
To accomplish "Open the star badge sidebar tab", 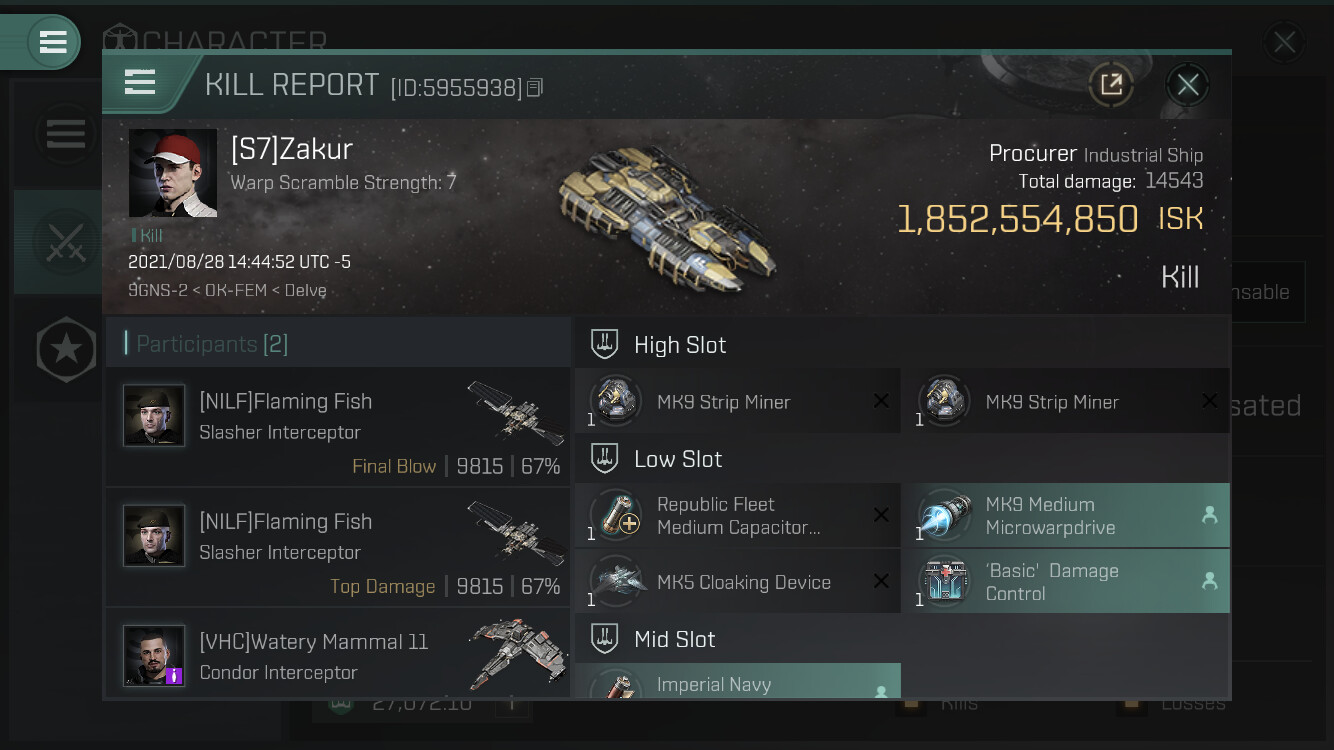I will (65, 350).
